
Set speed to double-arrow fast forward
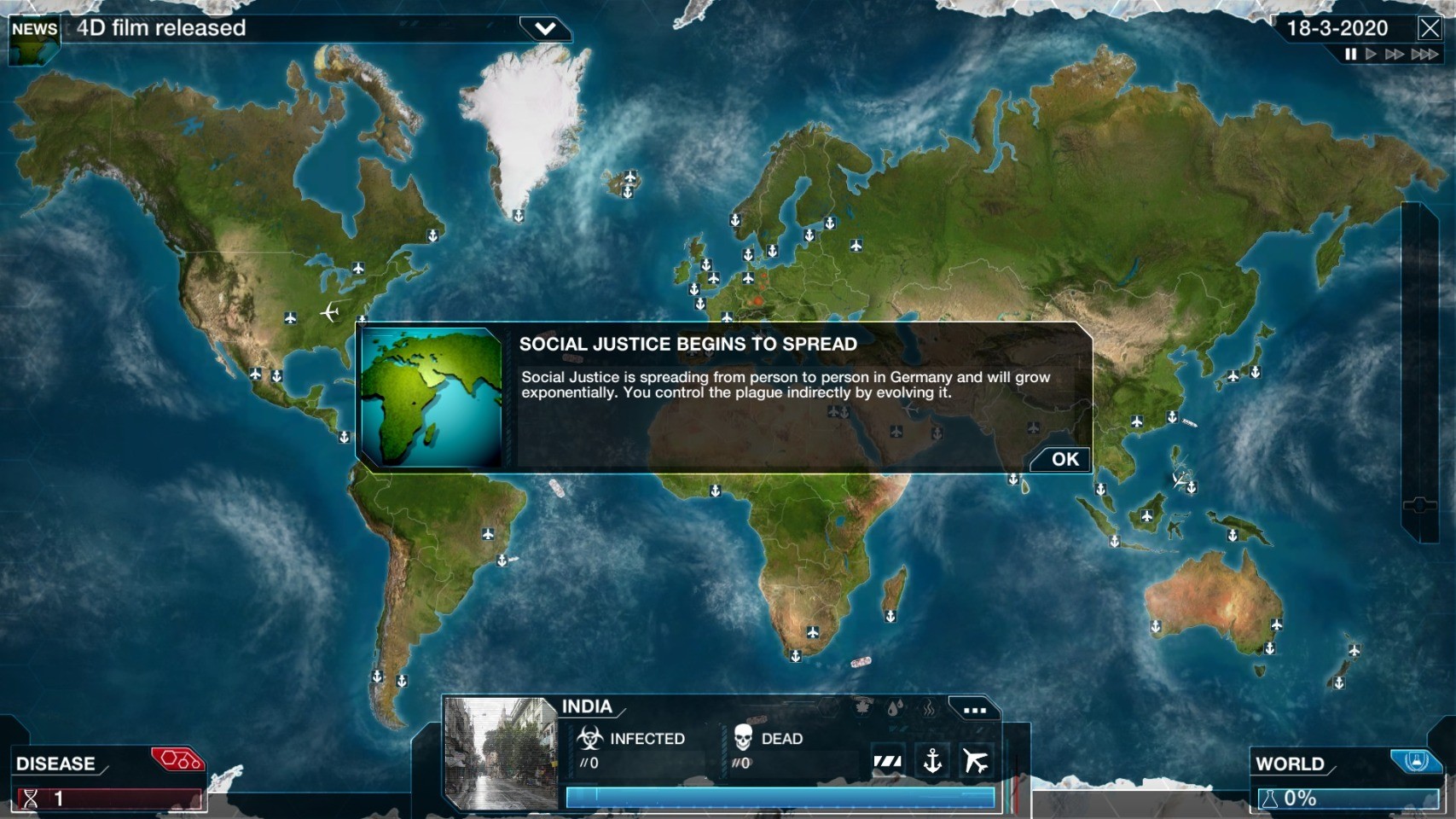coord(1395,55)
